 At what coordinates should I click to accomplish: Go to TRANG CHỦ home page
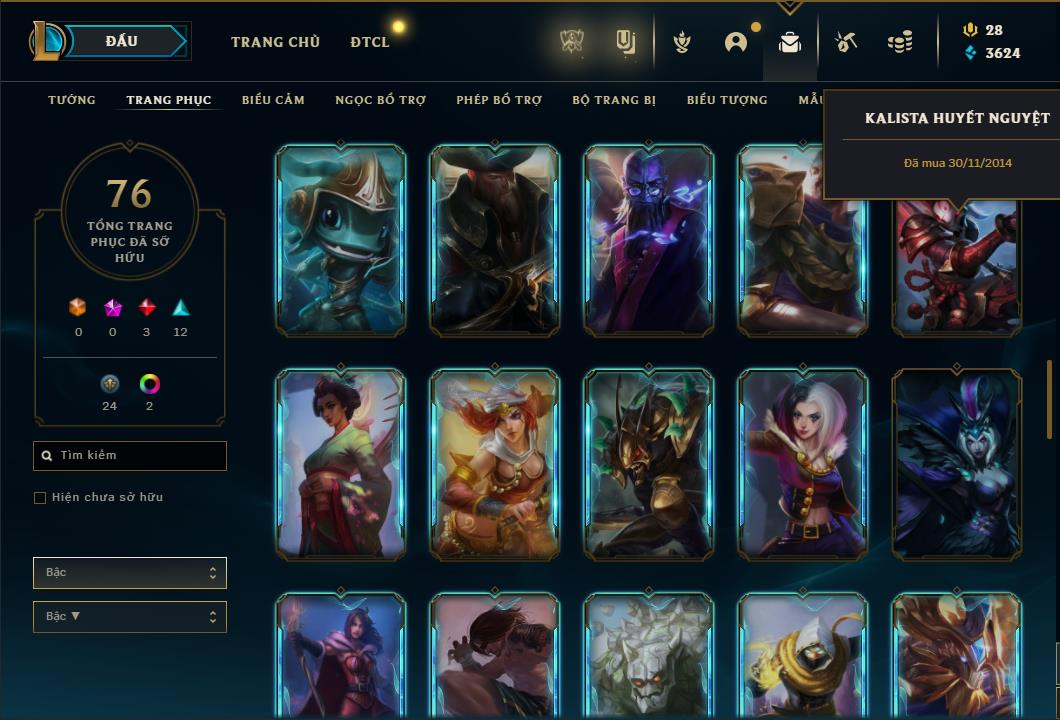point(275,42)
